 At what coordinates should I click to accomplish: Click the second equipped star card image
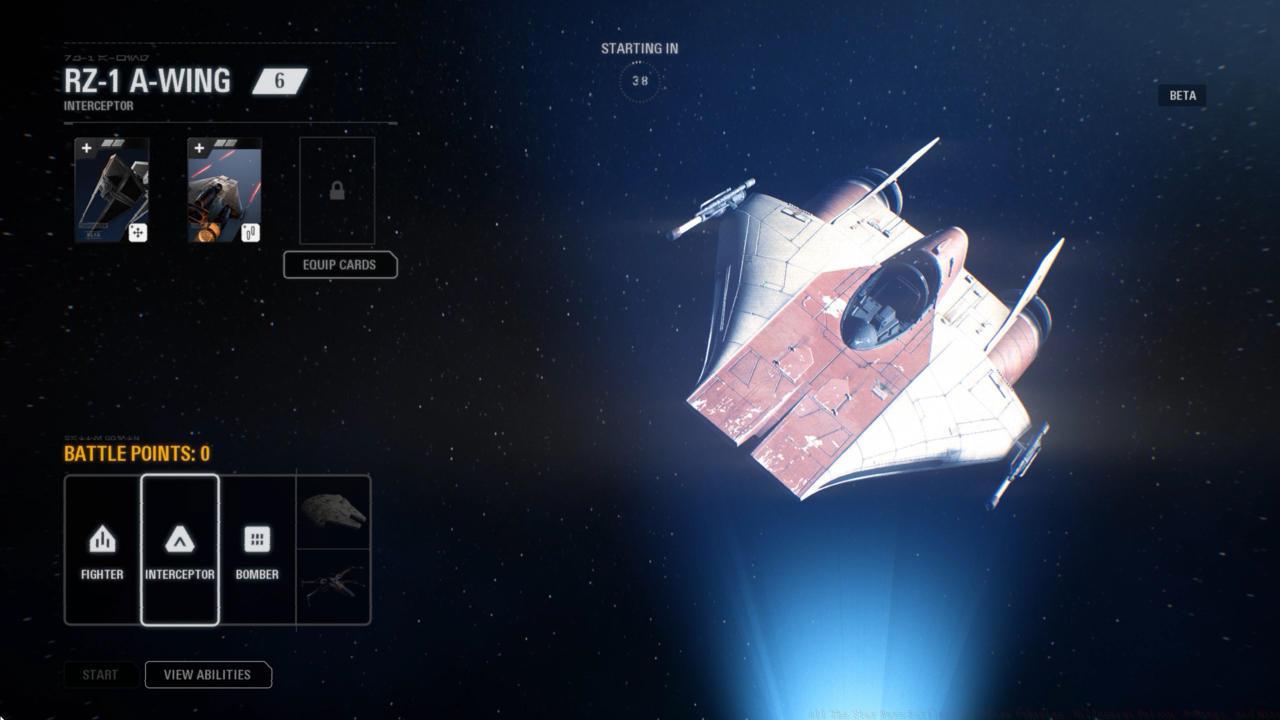[x=223, y=190]
